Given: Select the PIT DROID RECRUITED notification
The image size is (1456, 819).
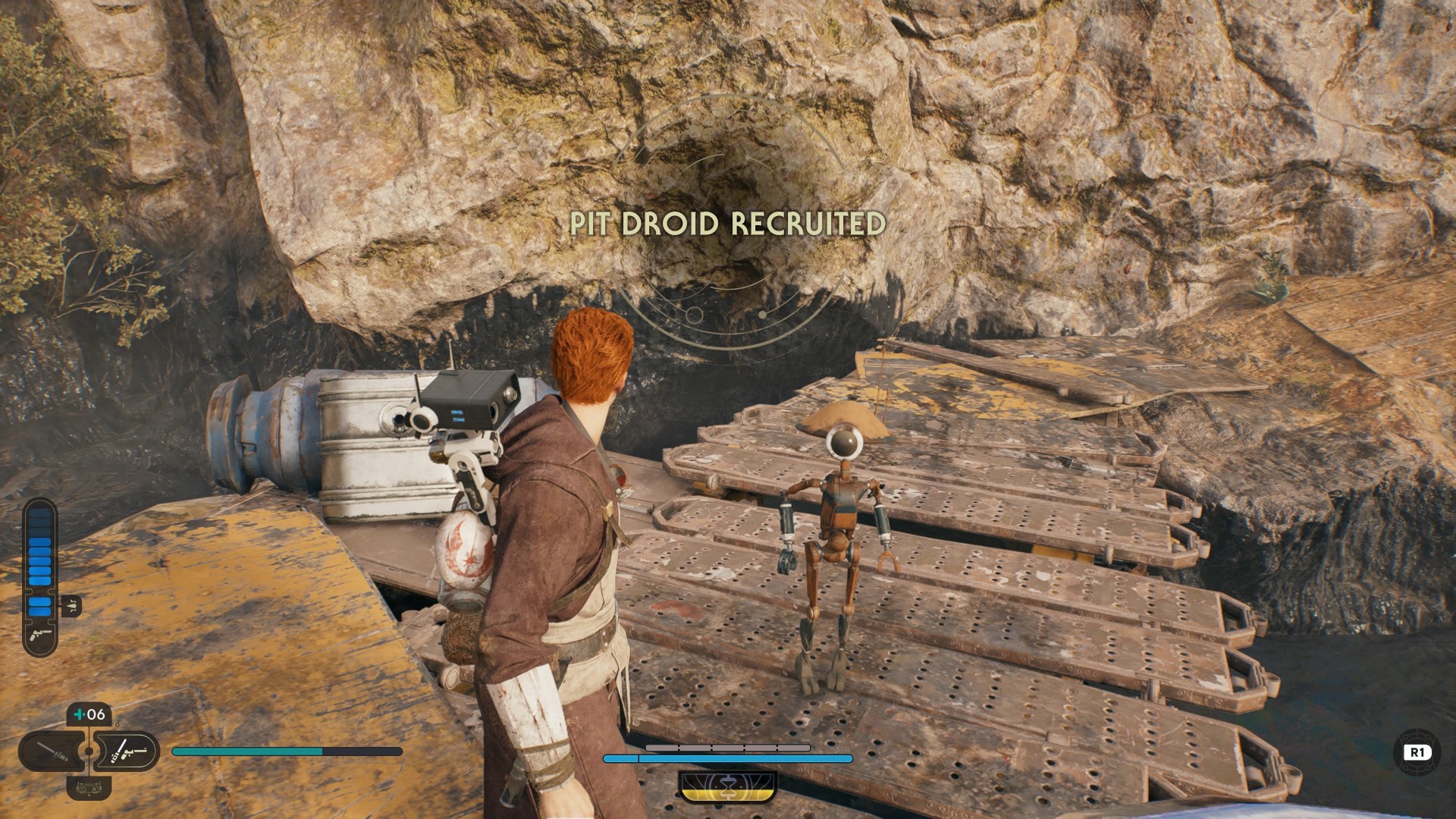Looking at the screenshot, I should pos(726,222).
